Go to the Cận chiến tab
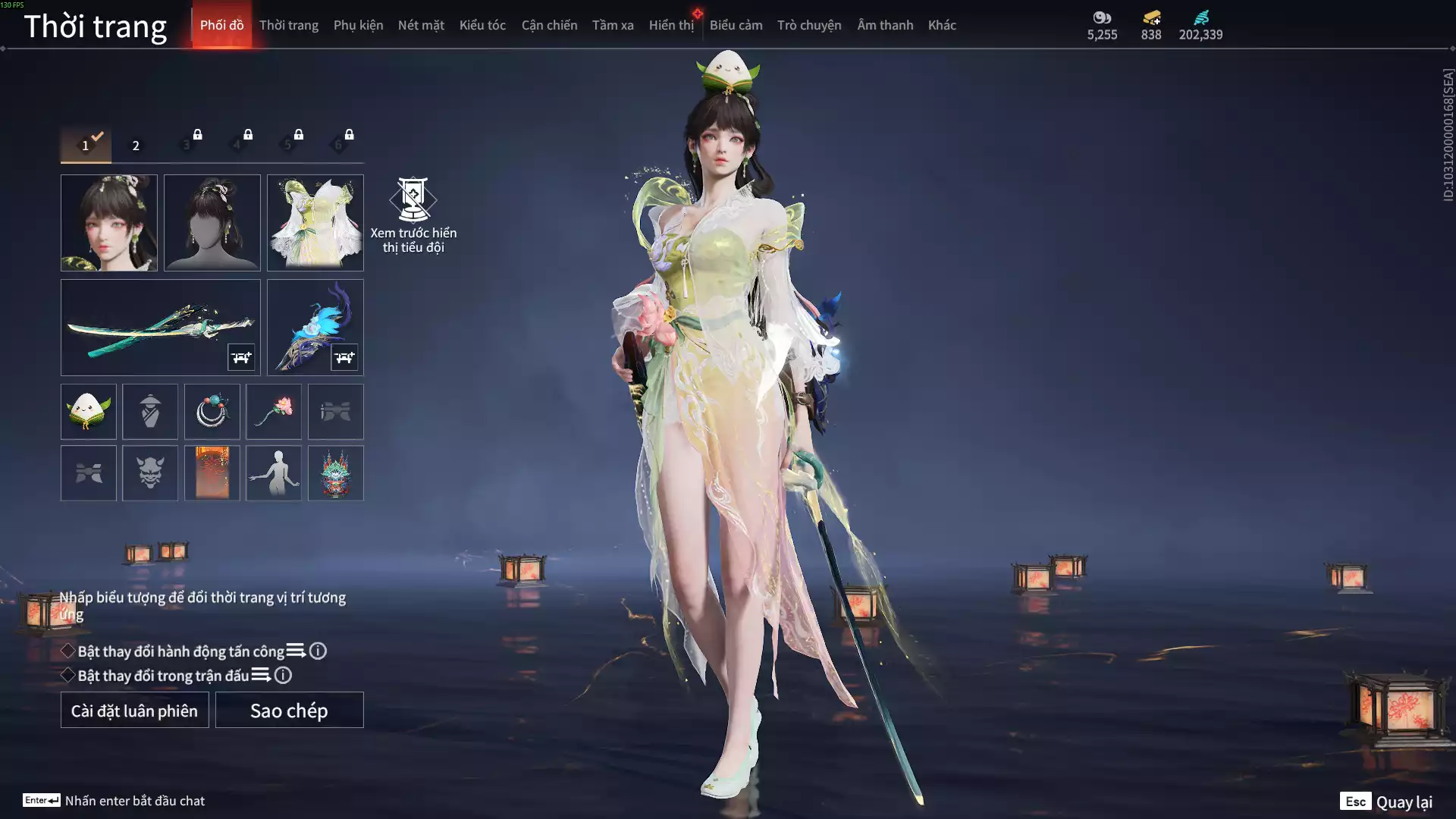 pos(549,25)
